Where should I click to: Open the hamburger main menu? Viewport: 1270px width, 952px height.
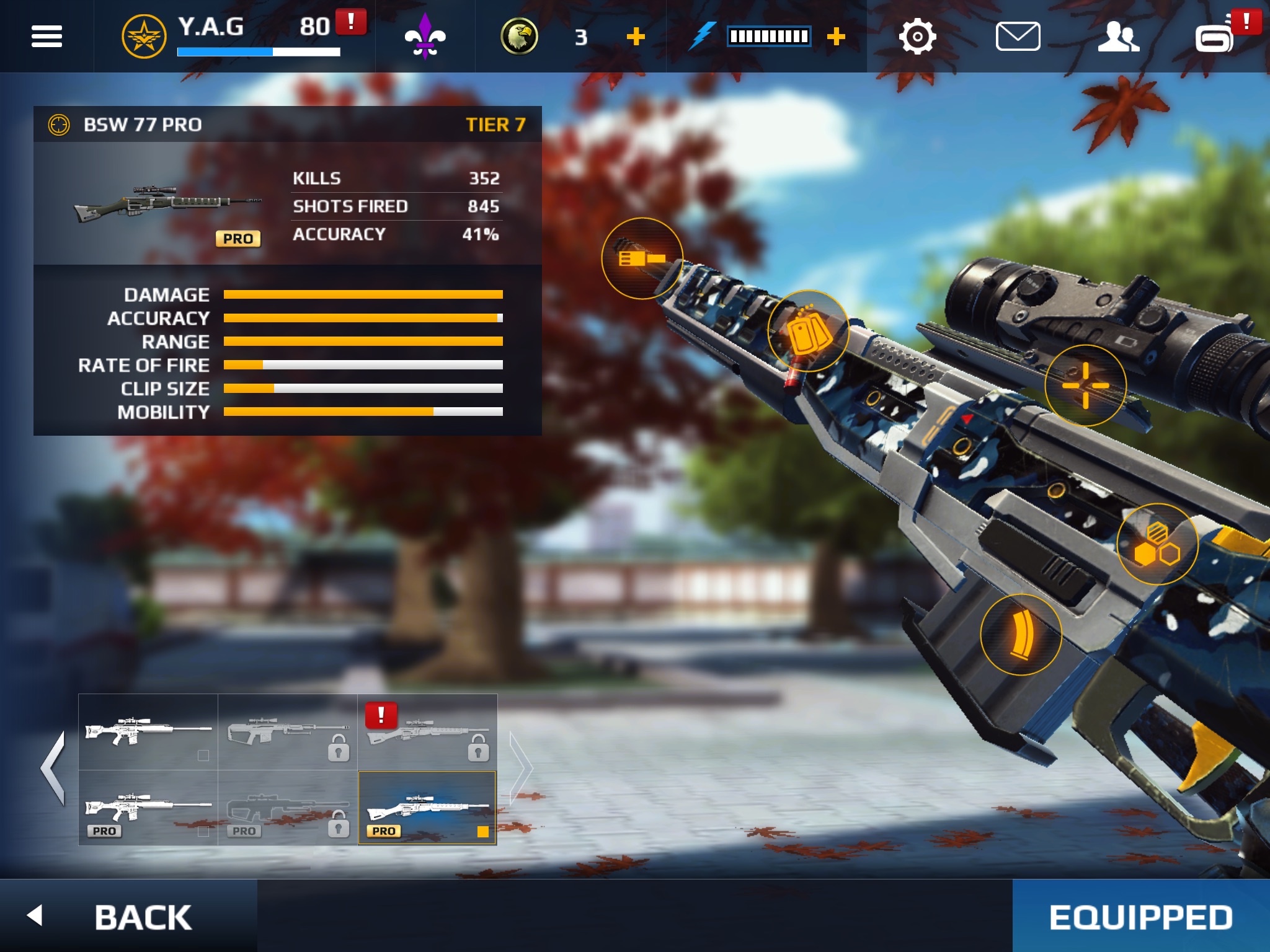(47, 37)
